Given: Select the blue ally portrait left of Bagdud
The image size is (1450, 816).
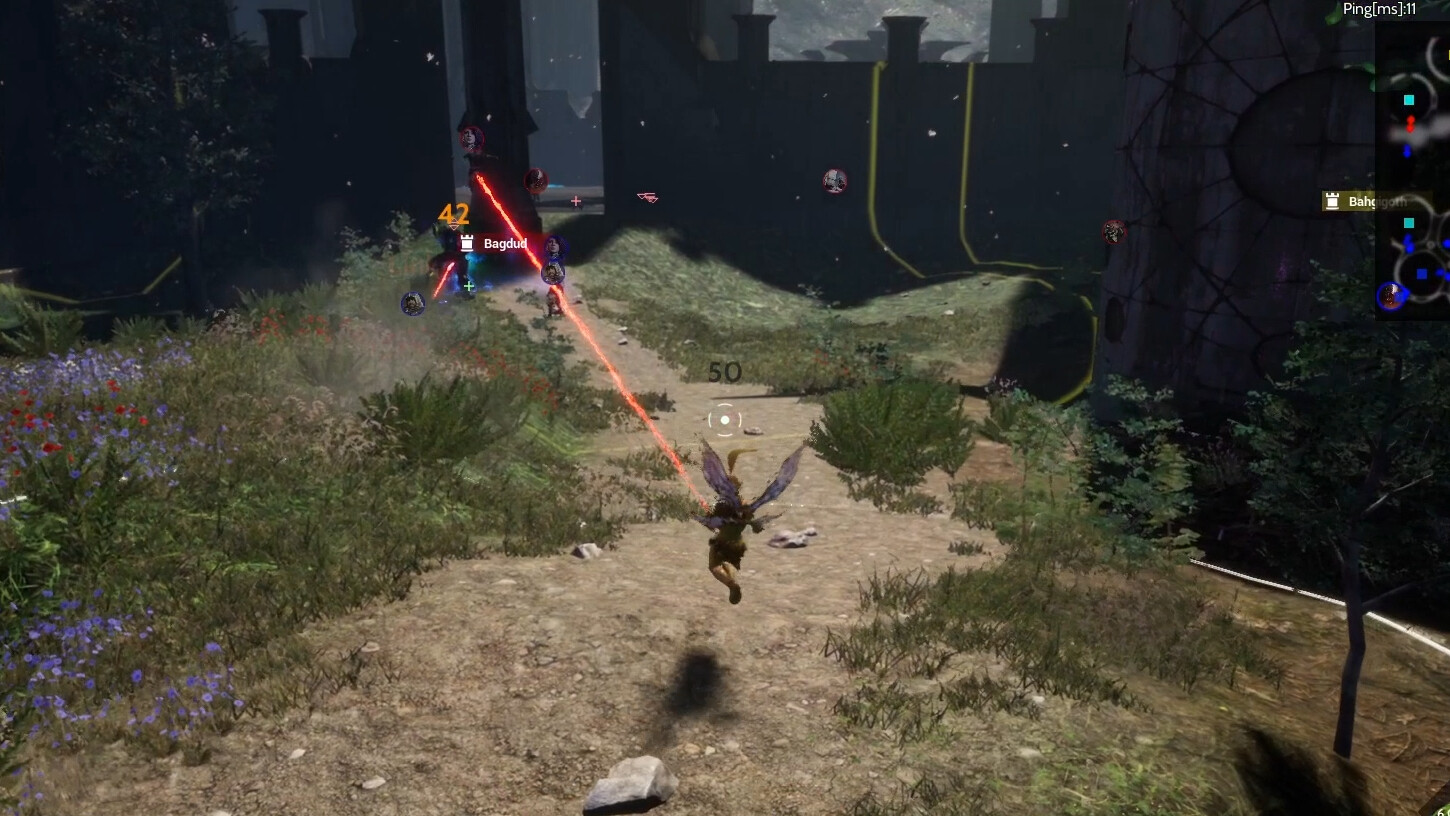Looking at the screenshot, I should click(413, 302).
